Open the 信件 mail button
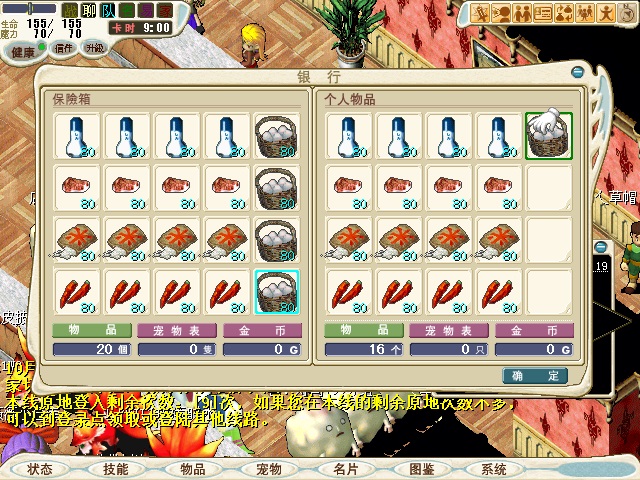Viewport: 640px width, 480px height. pos(63,48)
